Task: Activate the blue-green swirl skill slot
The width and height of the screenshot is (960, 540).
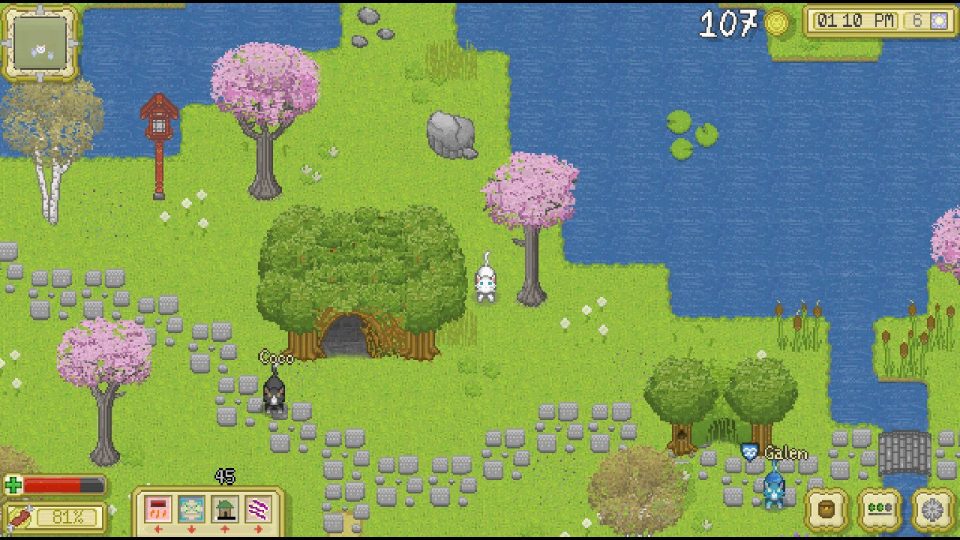Action: (x=191, y=509)
